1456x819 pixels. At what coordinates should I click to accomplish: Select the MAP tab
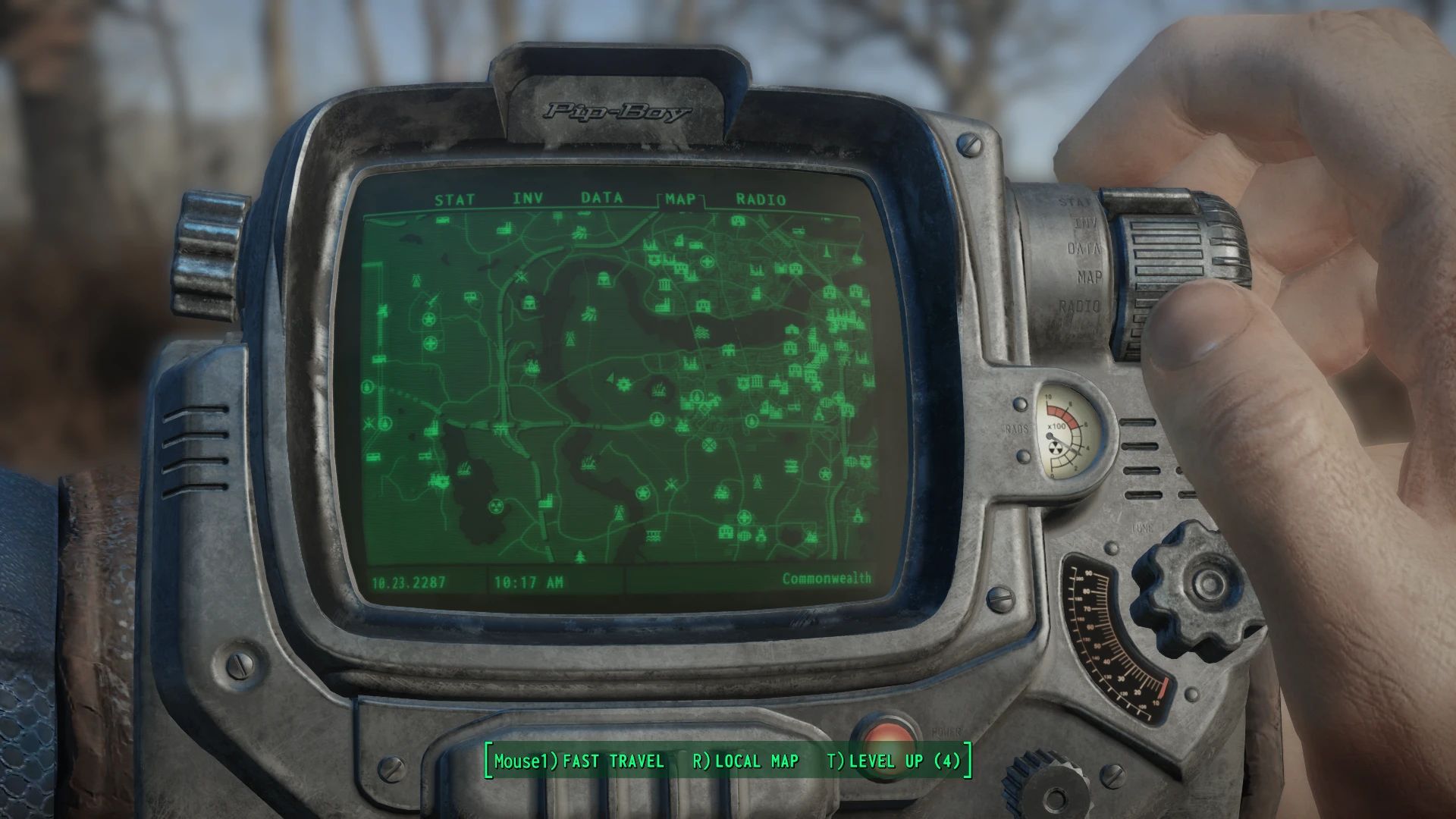click(x=680, y=200)
